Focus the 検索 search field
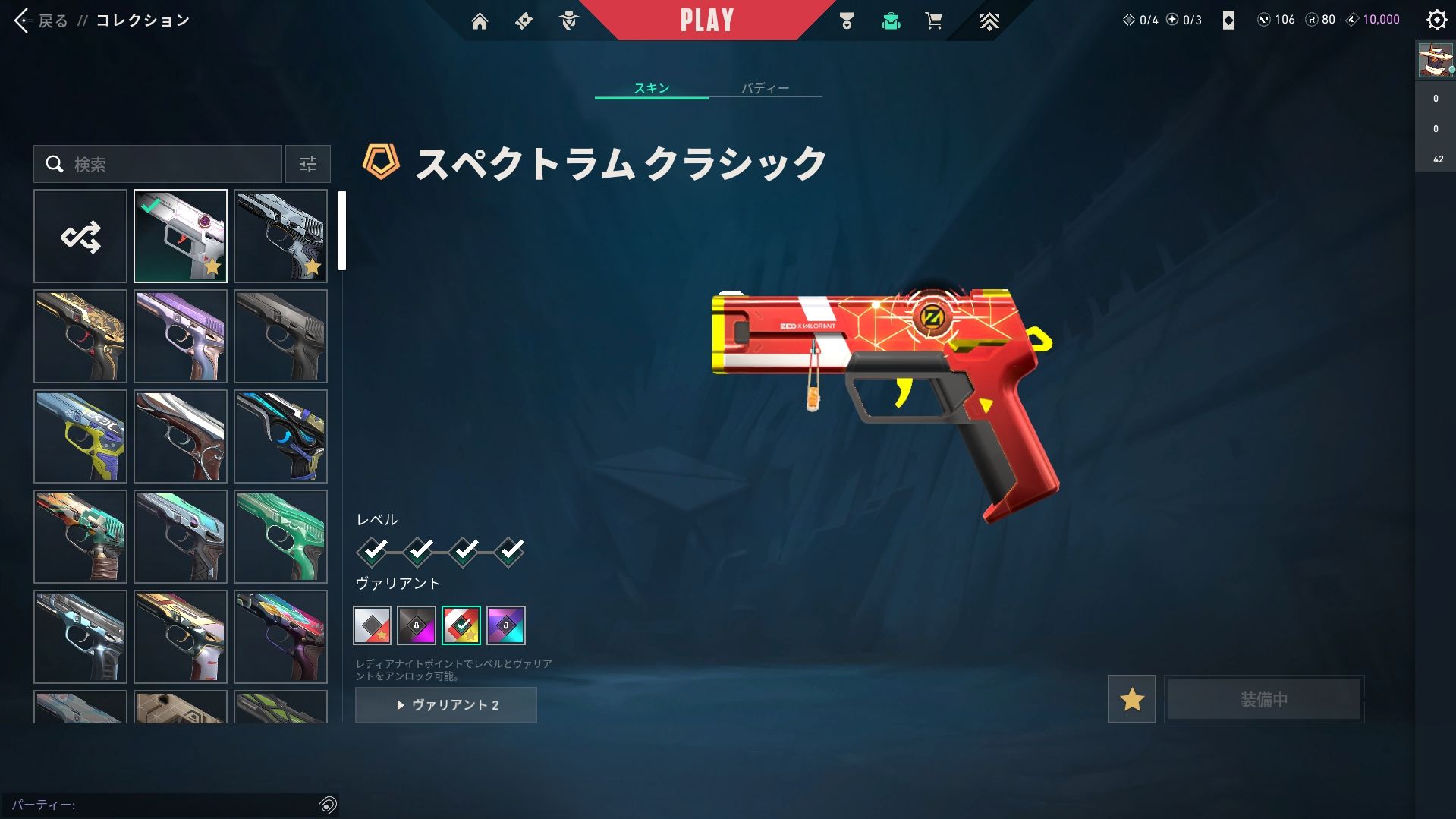Screen dimensions: 1456x819 167,164
